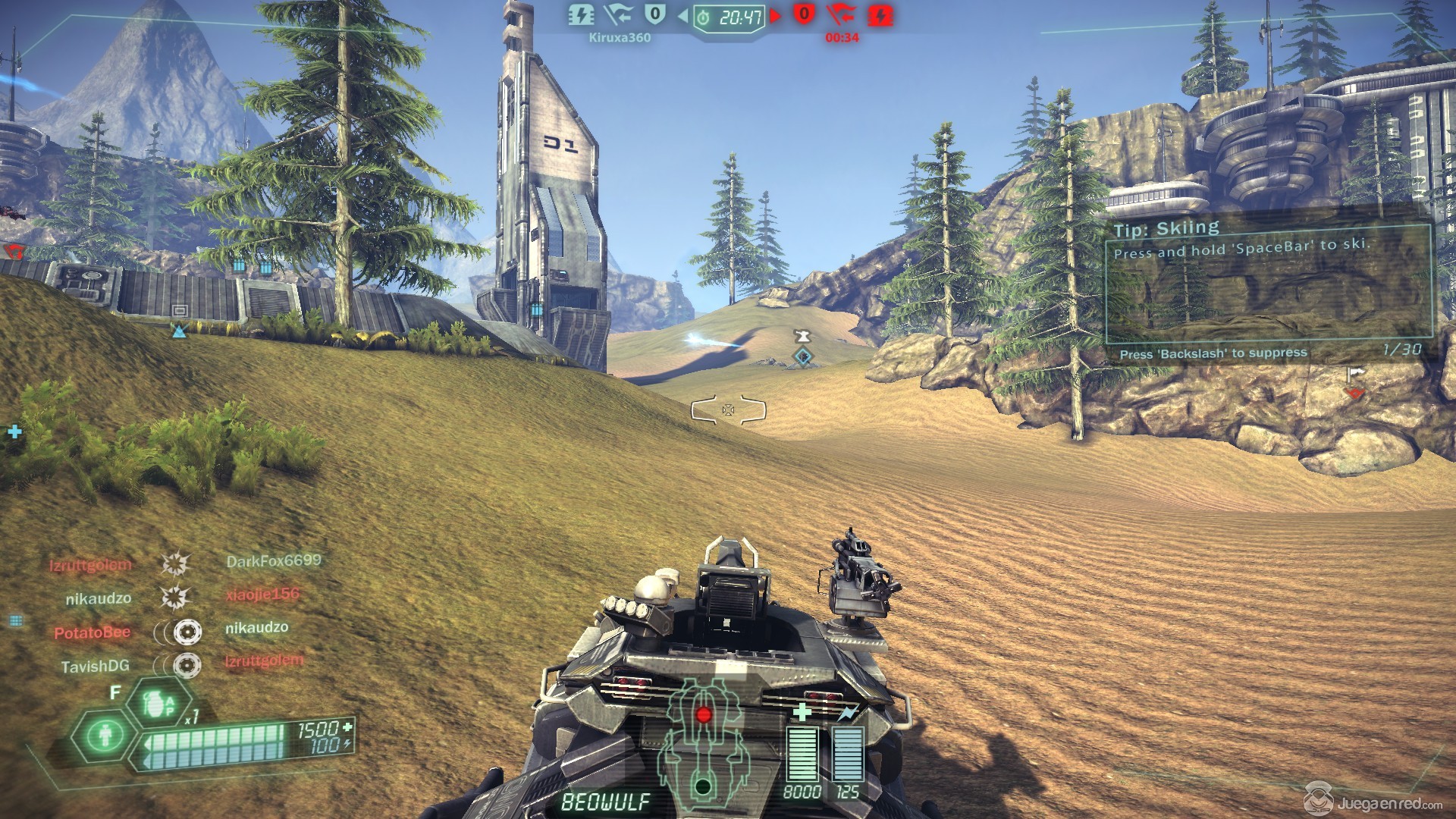1456x819 pixels.
Task: Click the blue team flag status icon
Action: (x=619, y=15)
